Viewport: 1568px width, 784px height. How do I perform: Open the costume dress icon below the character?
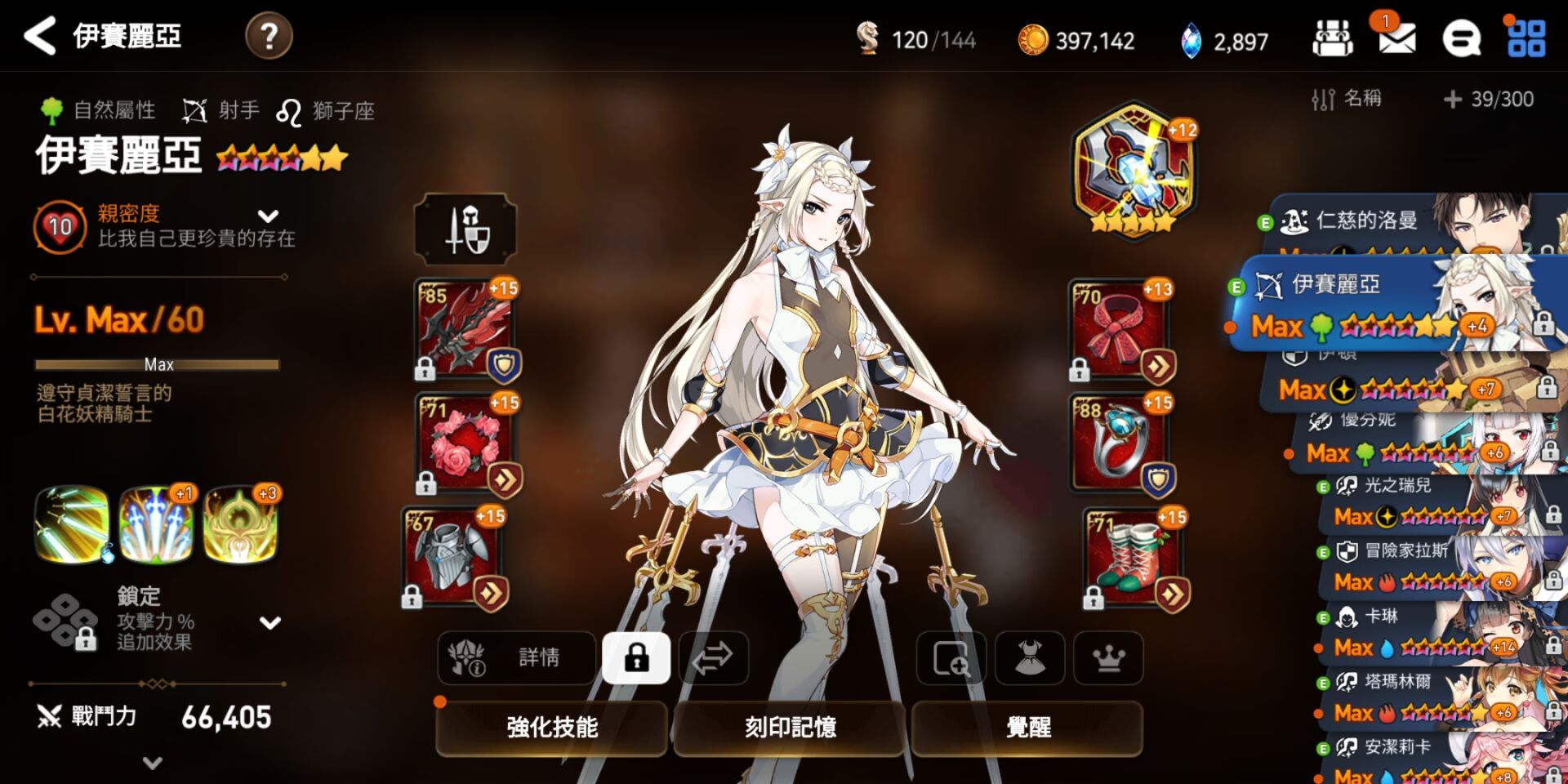[x=1031, y=658]
